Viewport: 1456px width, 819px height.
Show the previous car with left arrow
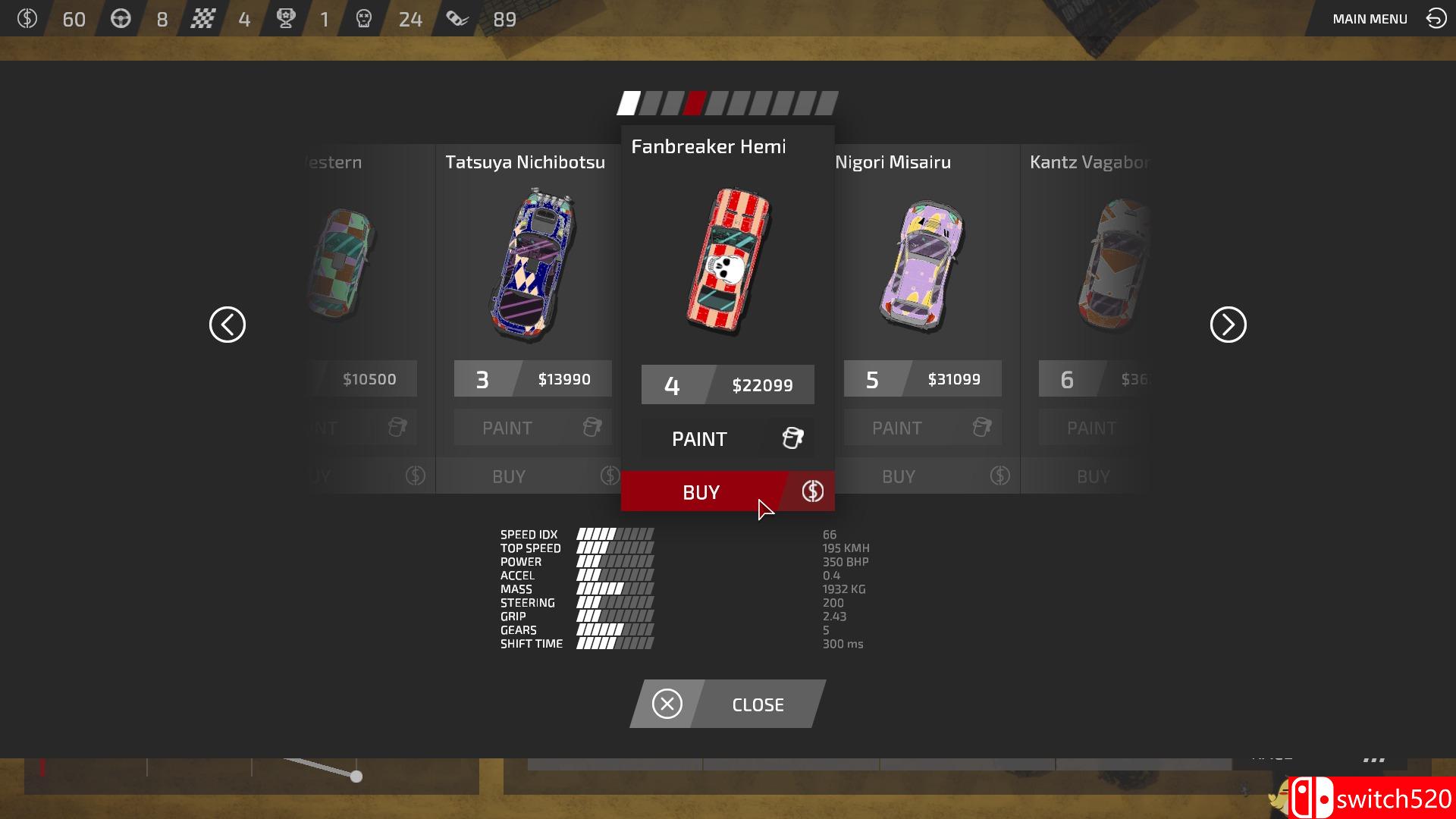coord(227,325)
